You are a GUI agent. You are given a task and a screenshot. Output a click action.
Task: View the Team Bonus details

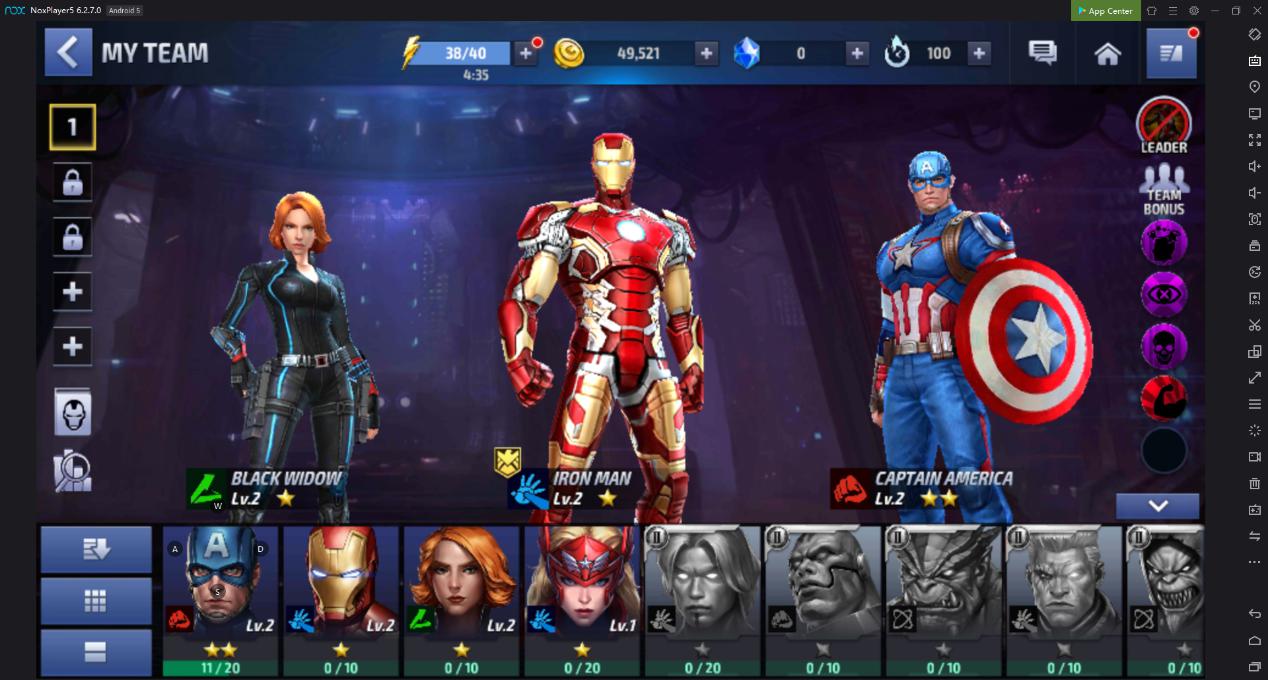click(1163, 190)
